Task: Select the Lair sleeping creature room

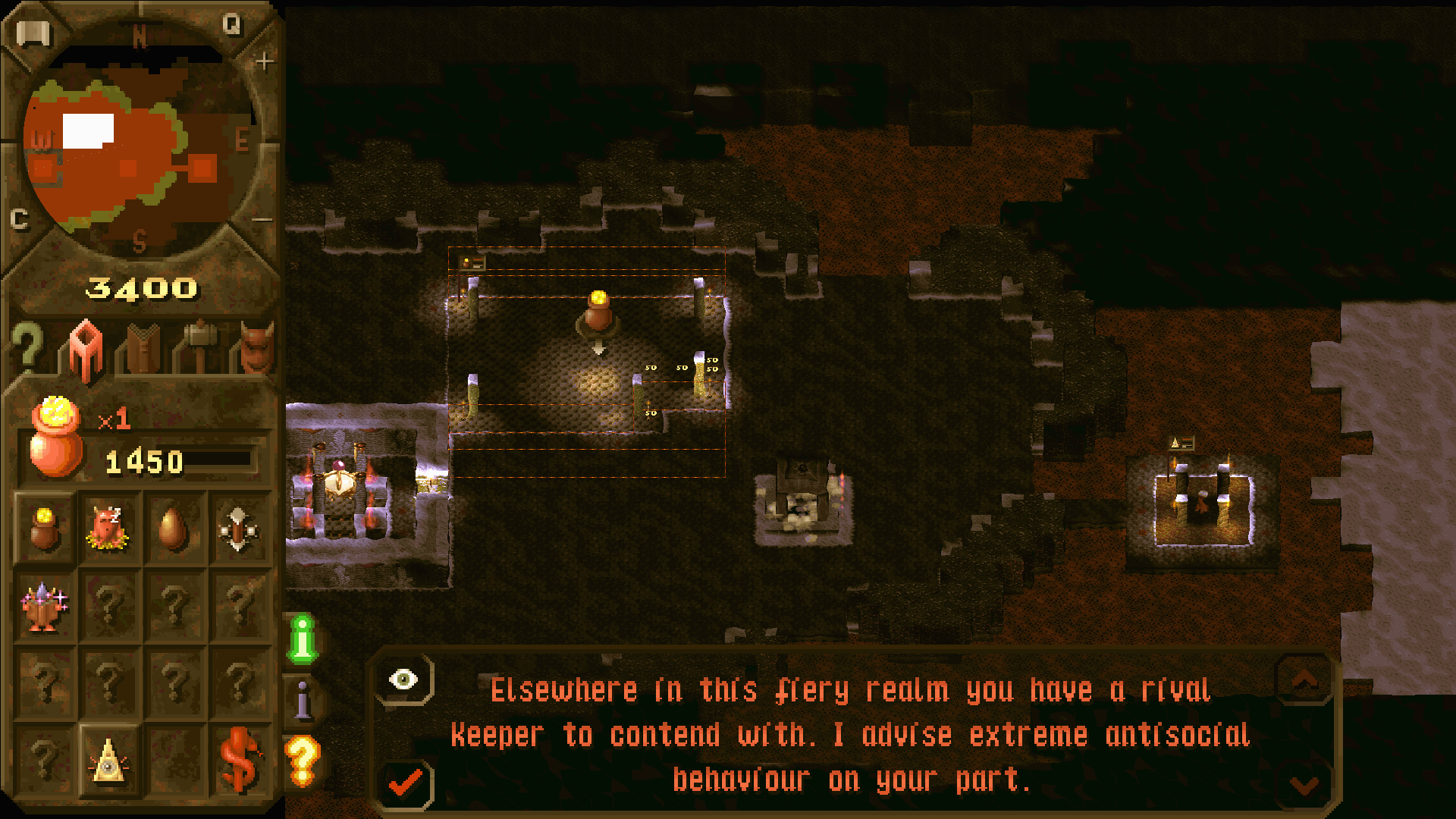Action: point(108,528)
